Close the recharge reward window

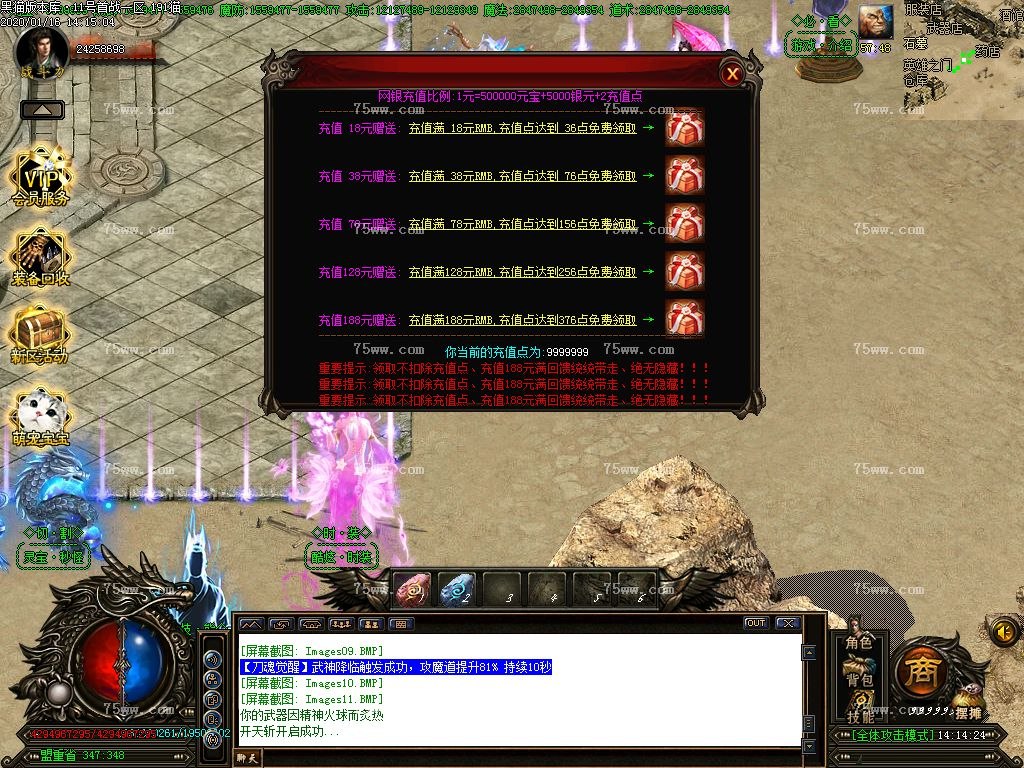[733, 73]
